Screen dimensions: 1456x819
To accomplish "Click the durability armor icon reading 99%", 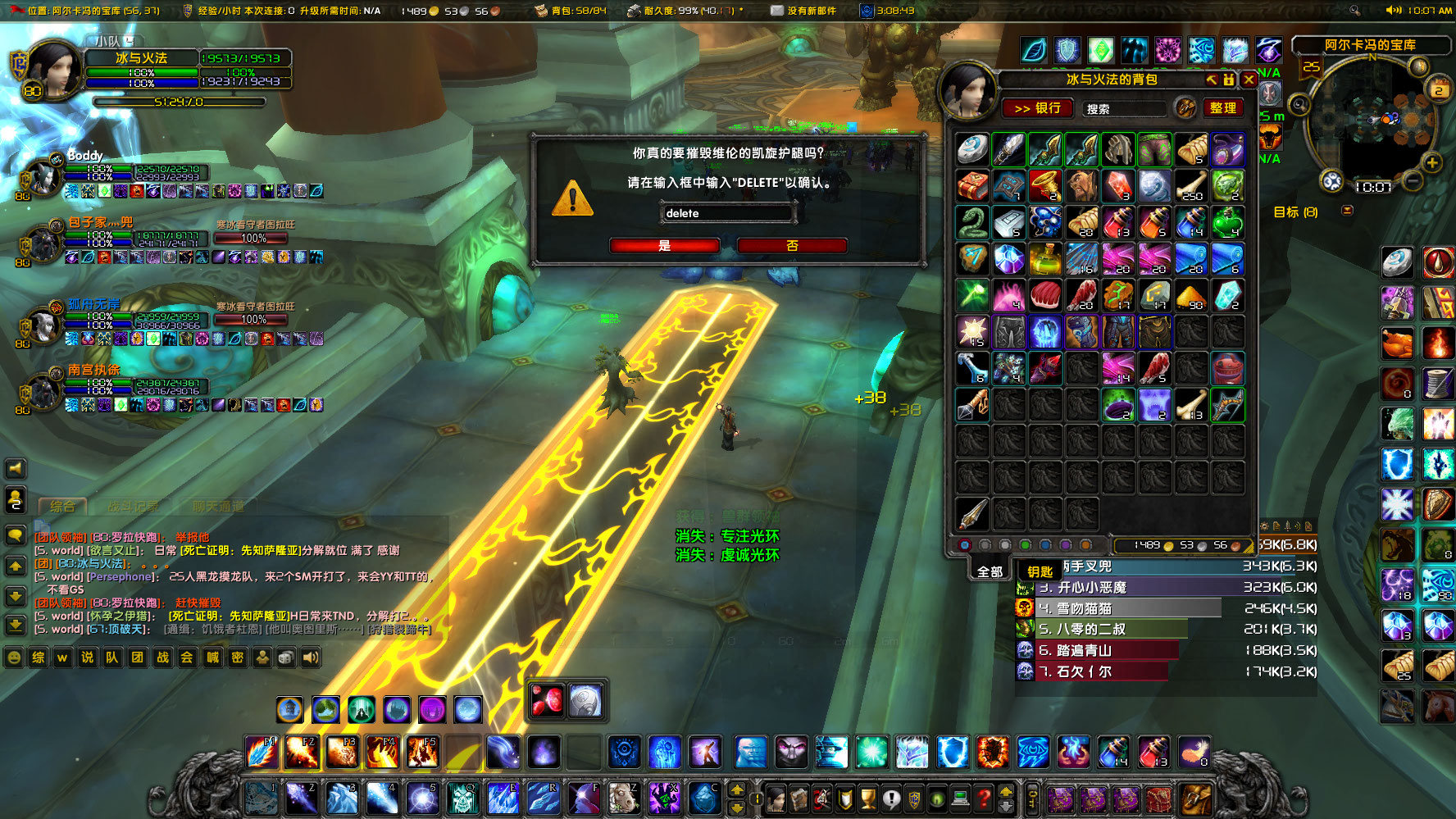I will (x=635, y=11).
